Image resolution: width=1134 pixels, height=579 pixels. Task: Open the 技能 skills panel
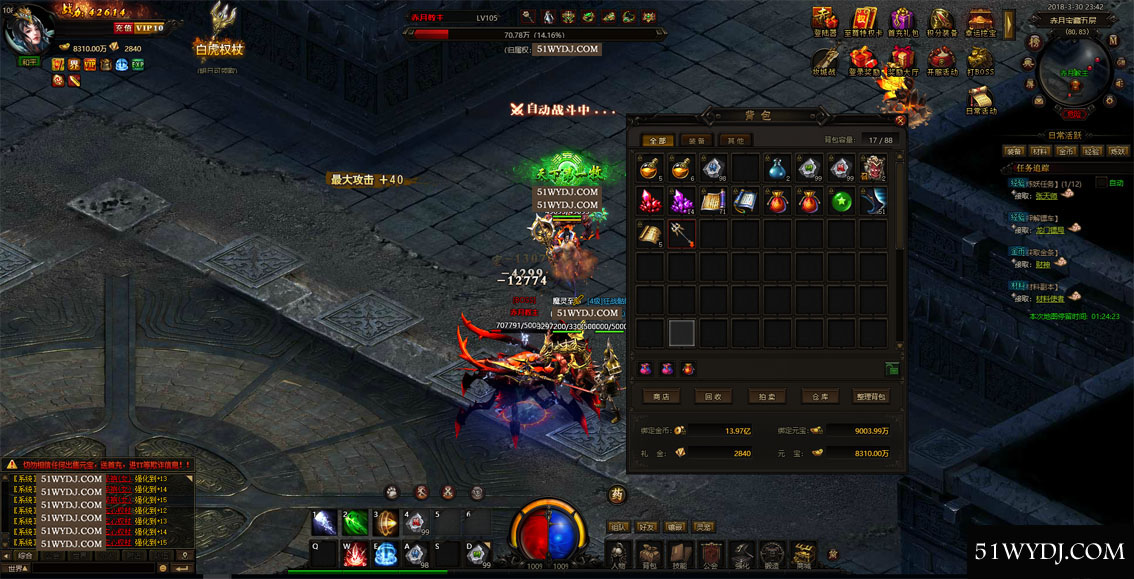pos(680,554)
